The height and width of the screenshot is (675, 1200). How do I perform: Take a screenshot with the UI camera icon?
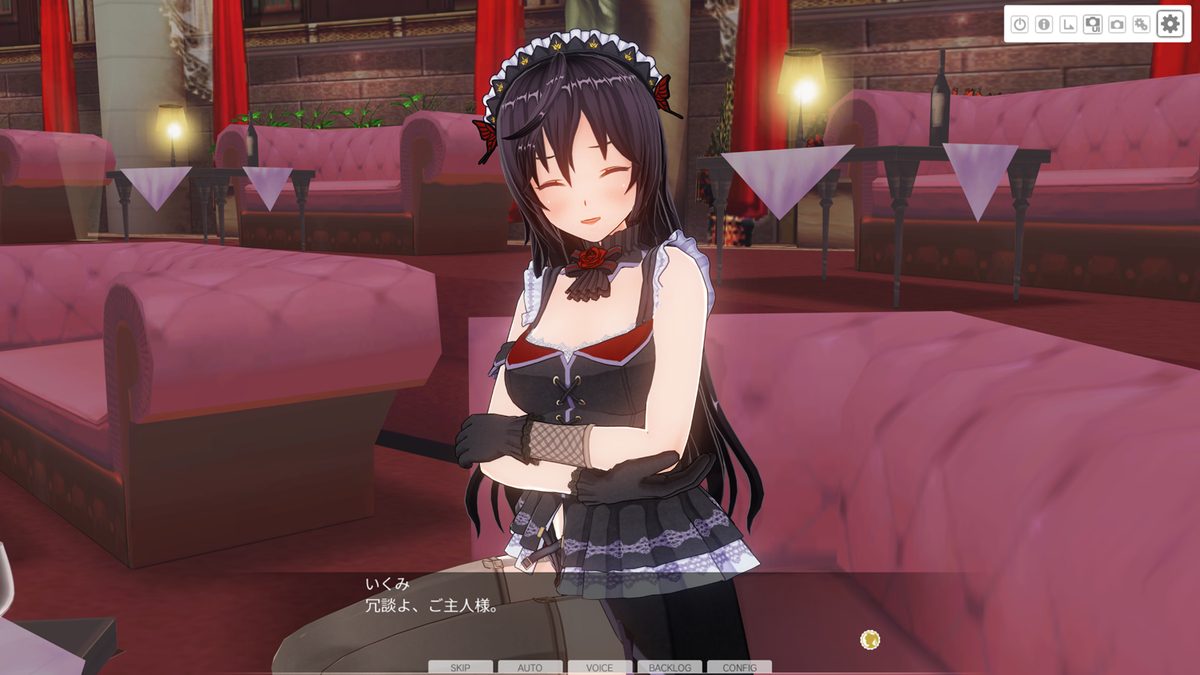coord(1093,24)
